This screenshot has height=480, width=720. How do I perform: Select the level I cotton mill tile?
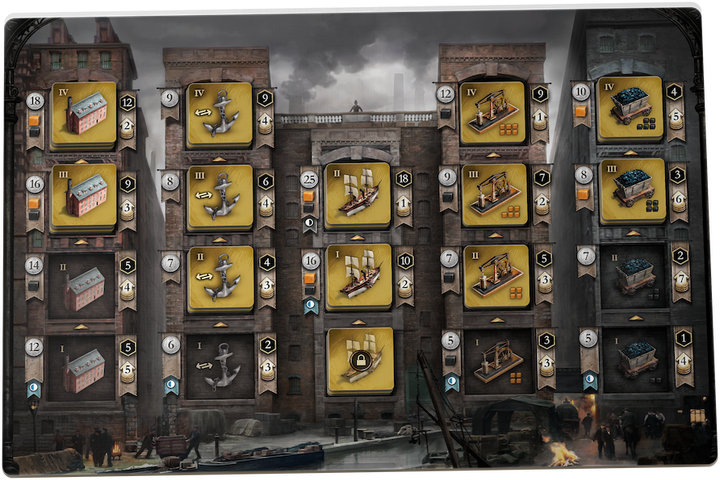coord(84,368)
